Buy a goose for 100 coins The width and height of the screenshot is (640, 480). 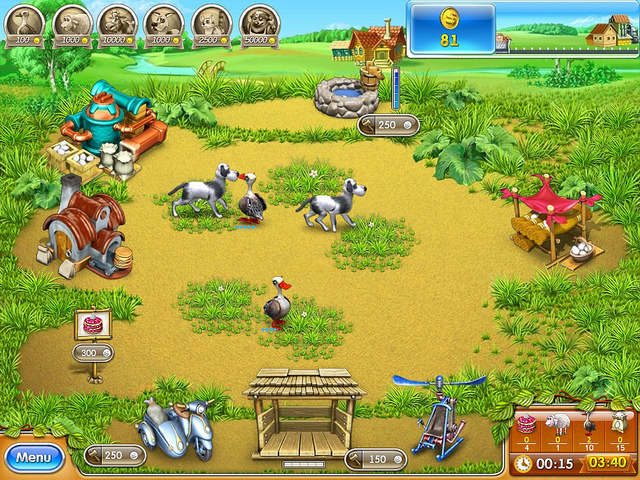pos(24,21)
